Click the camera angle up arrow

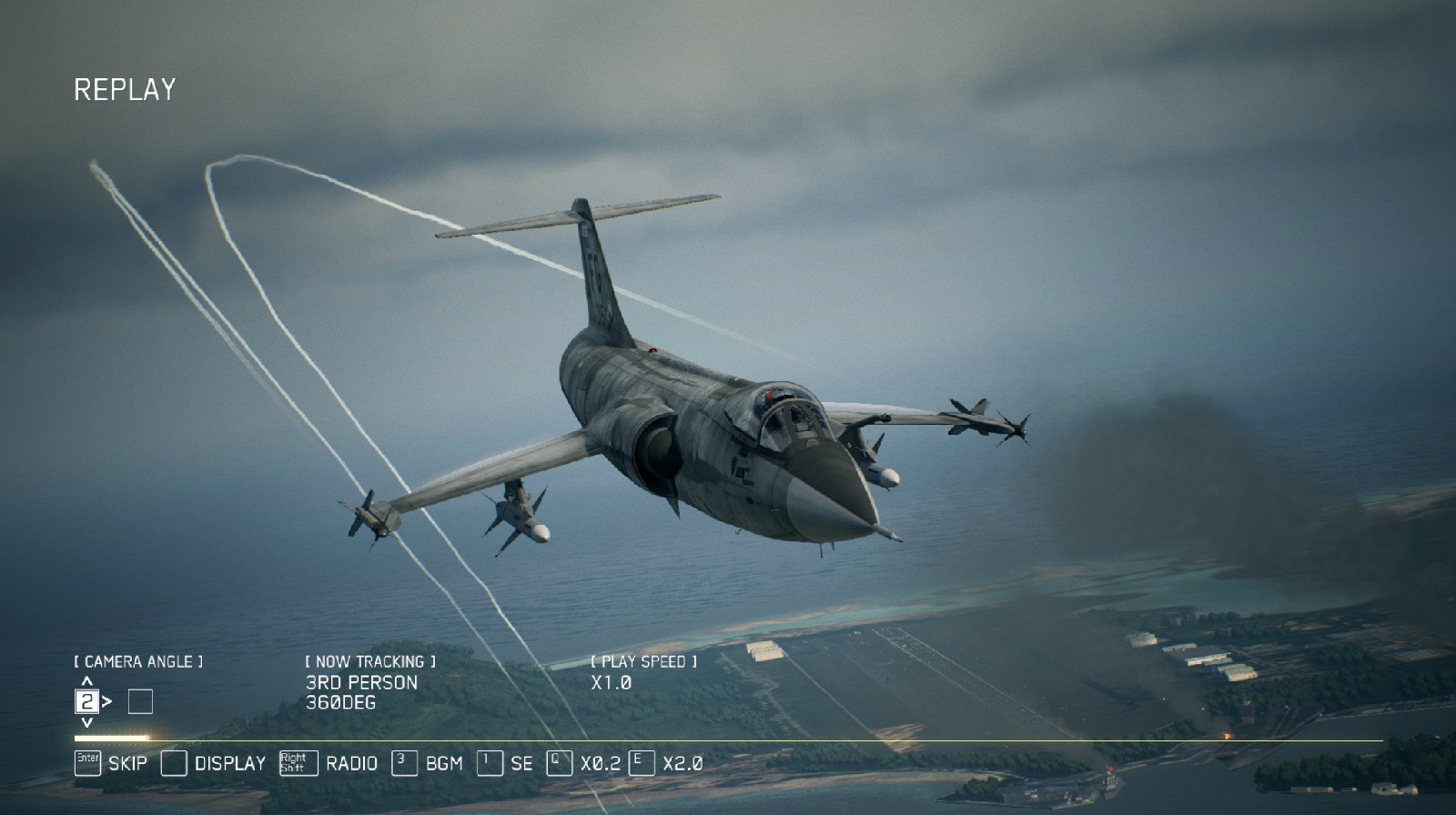pyautogui.click(x=87, y=680)
